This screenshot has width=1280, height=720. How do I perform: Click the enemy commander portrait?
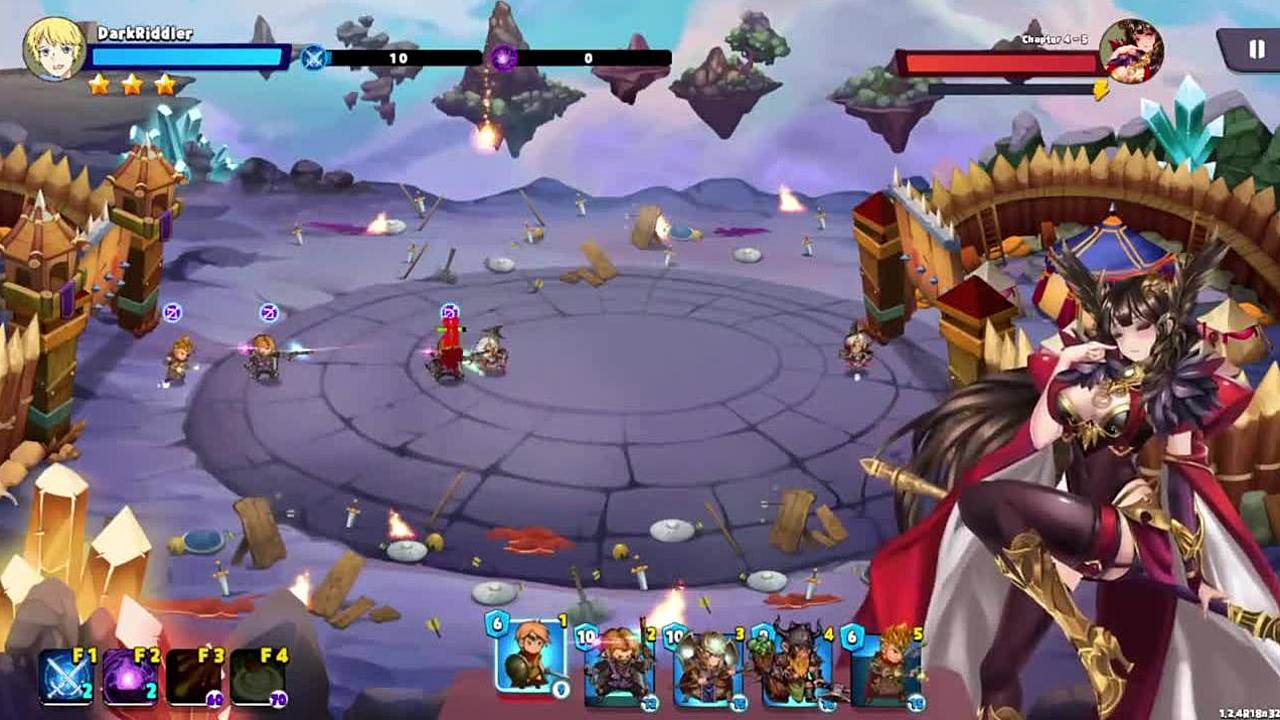[x=1131, y=51]
